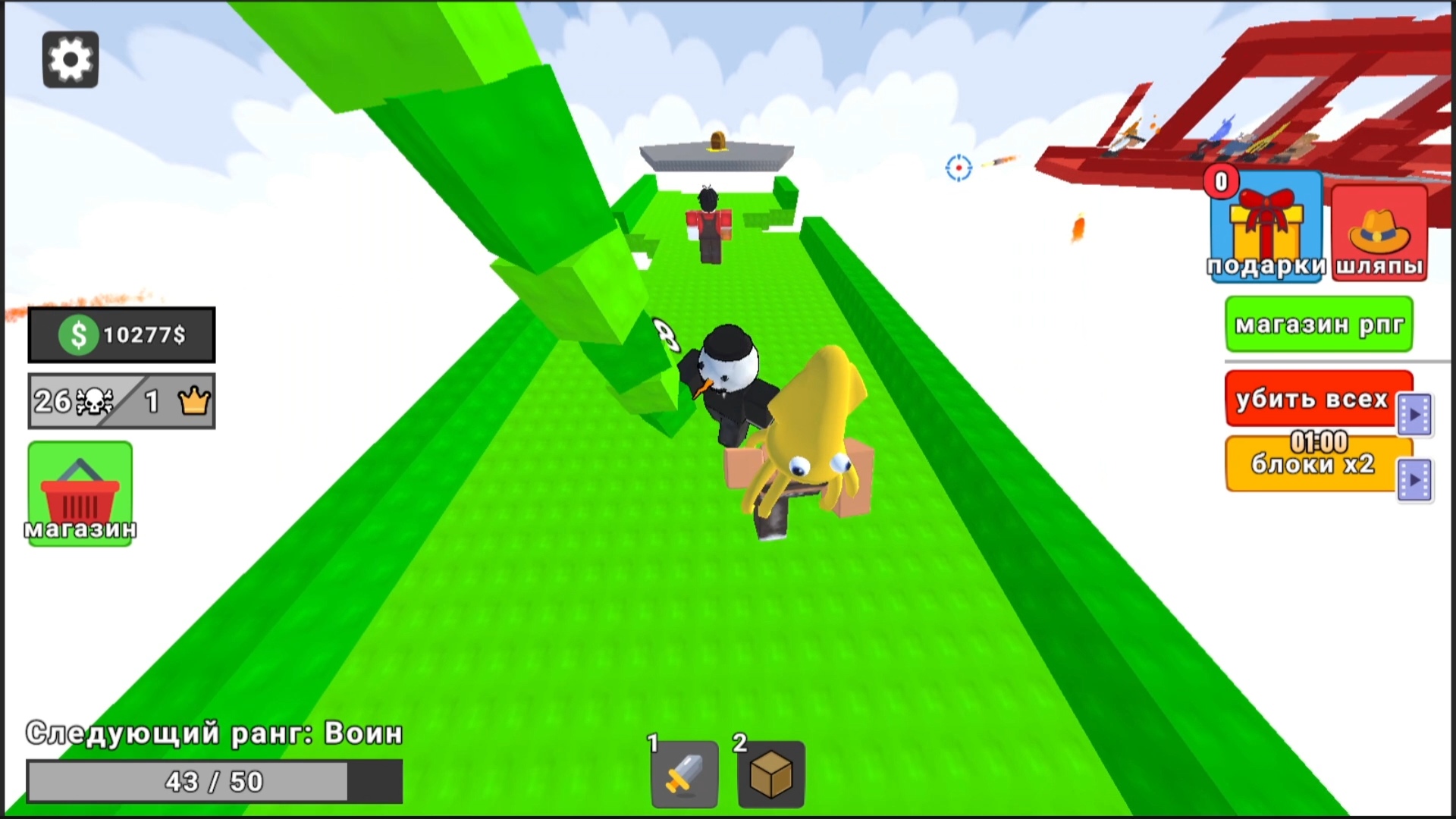Watch ad video for убить всех

tap(1415, 411)
